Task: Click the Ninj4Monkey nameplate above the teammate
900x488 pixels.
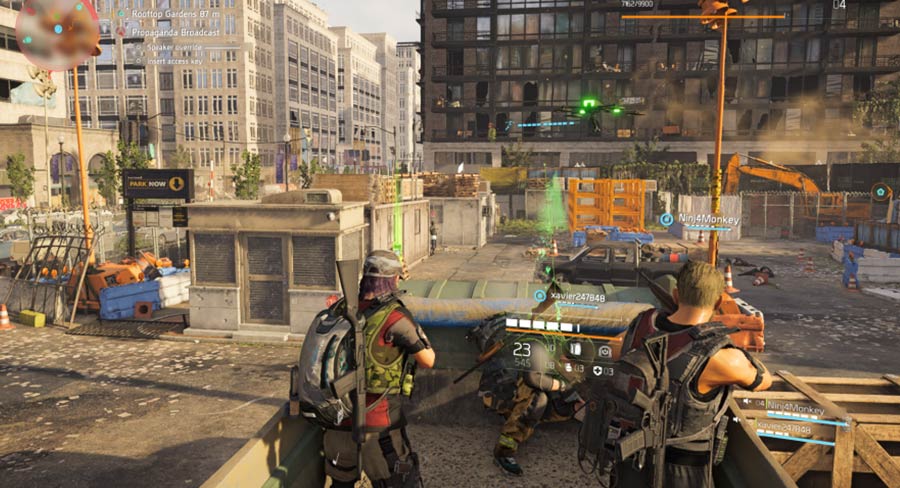Action: (x=698, y=218)
